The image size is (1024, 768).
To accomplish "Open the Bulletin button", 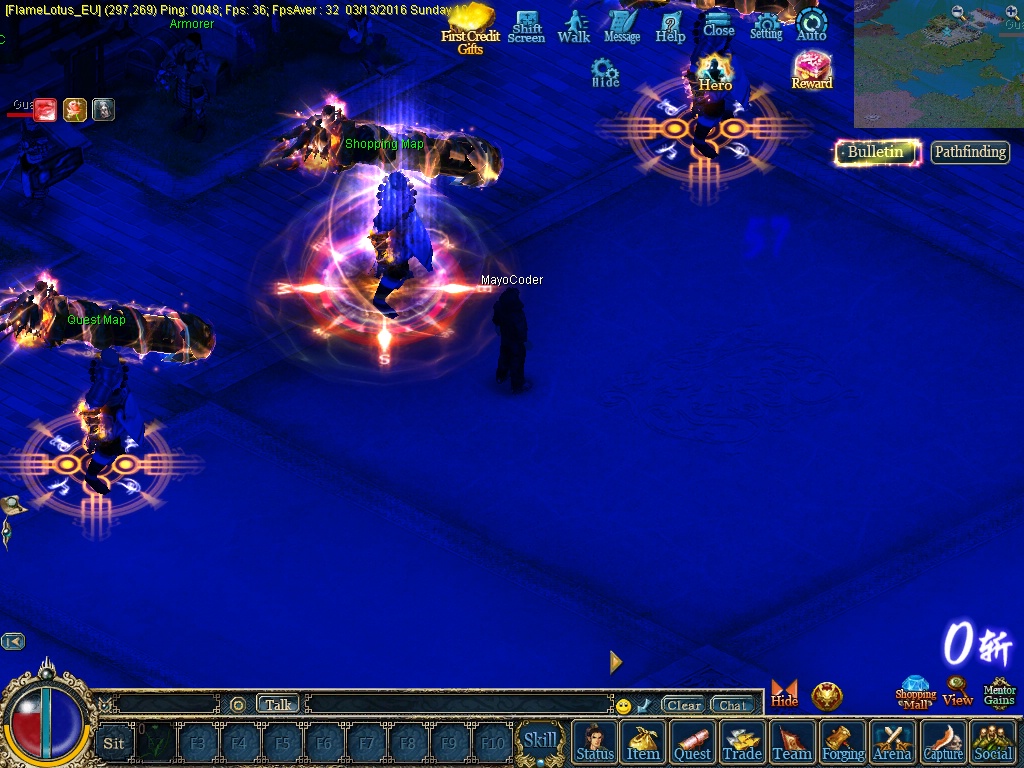I will (x=877, y=152).
